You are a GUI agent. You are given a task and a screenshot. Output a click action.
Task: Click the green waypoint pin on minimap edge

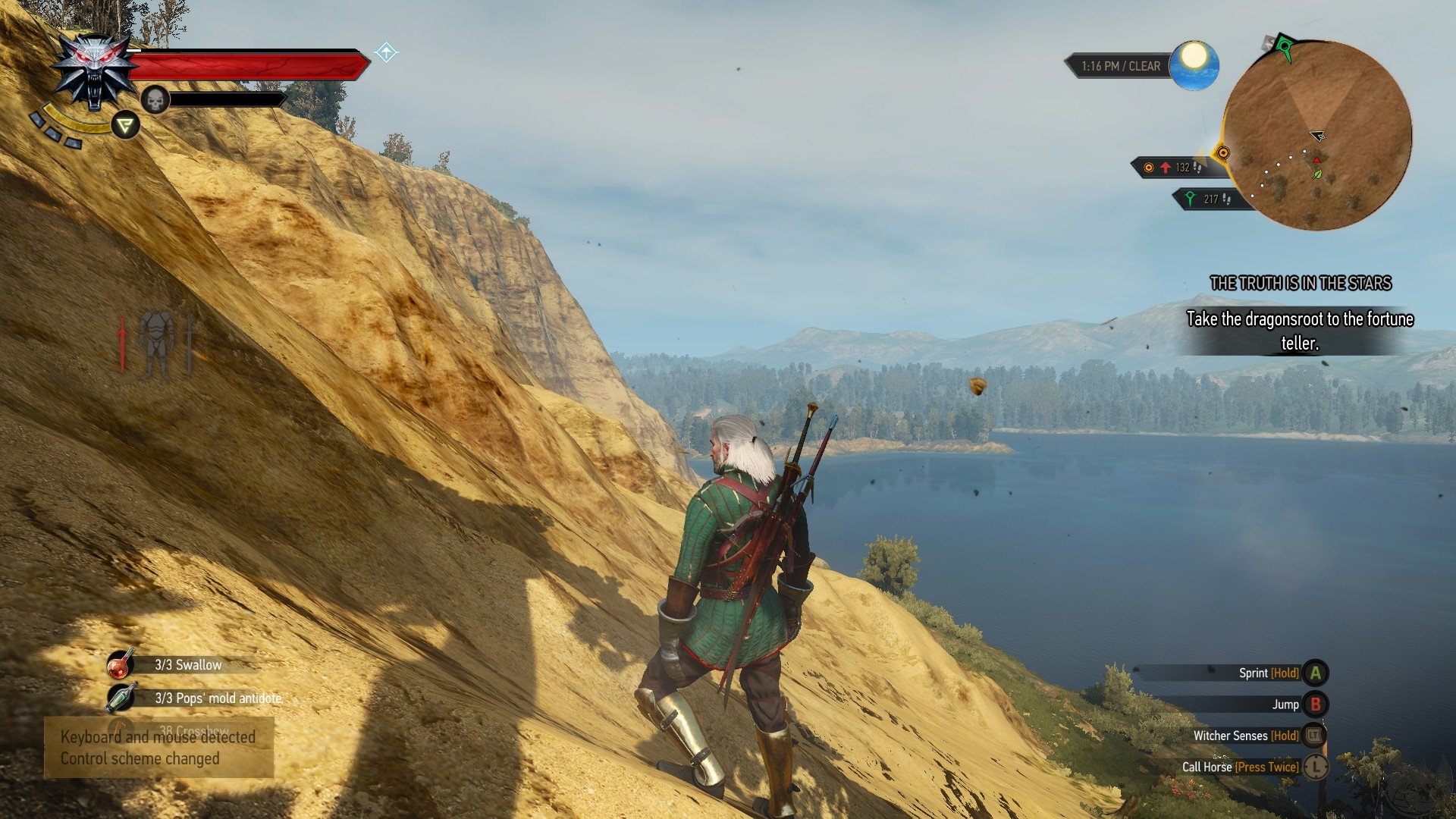1284,48
